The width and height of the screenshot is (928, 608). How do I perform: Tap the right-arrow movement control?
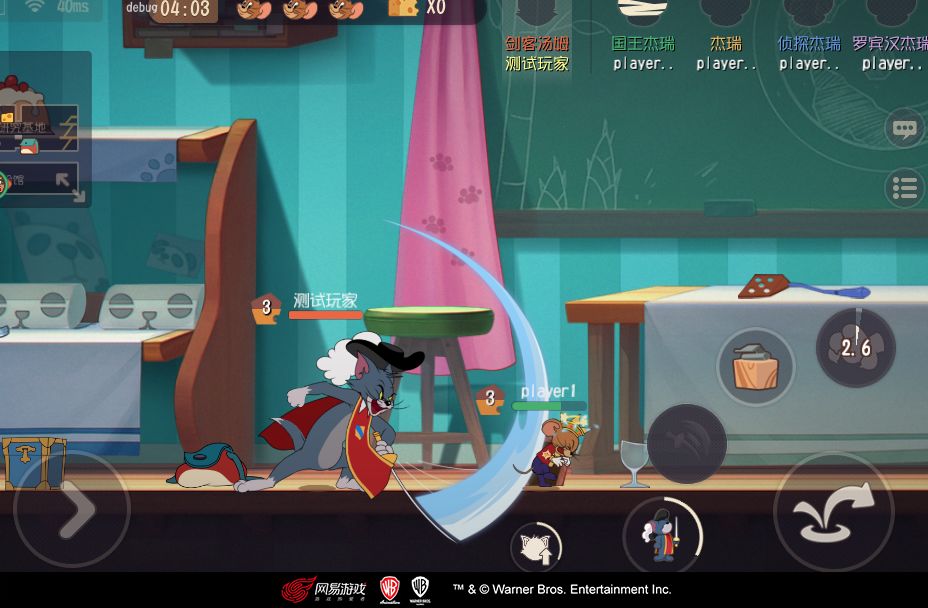(x=71, y=510)
